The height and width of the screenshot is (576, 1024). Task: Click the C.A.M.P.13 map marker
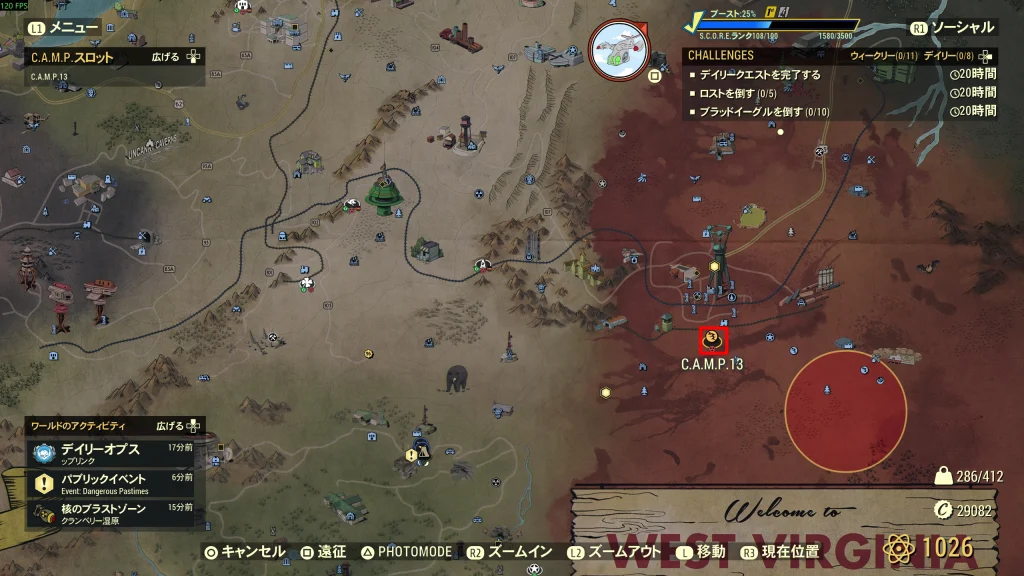713,341
